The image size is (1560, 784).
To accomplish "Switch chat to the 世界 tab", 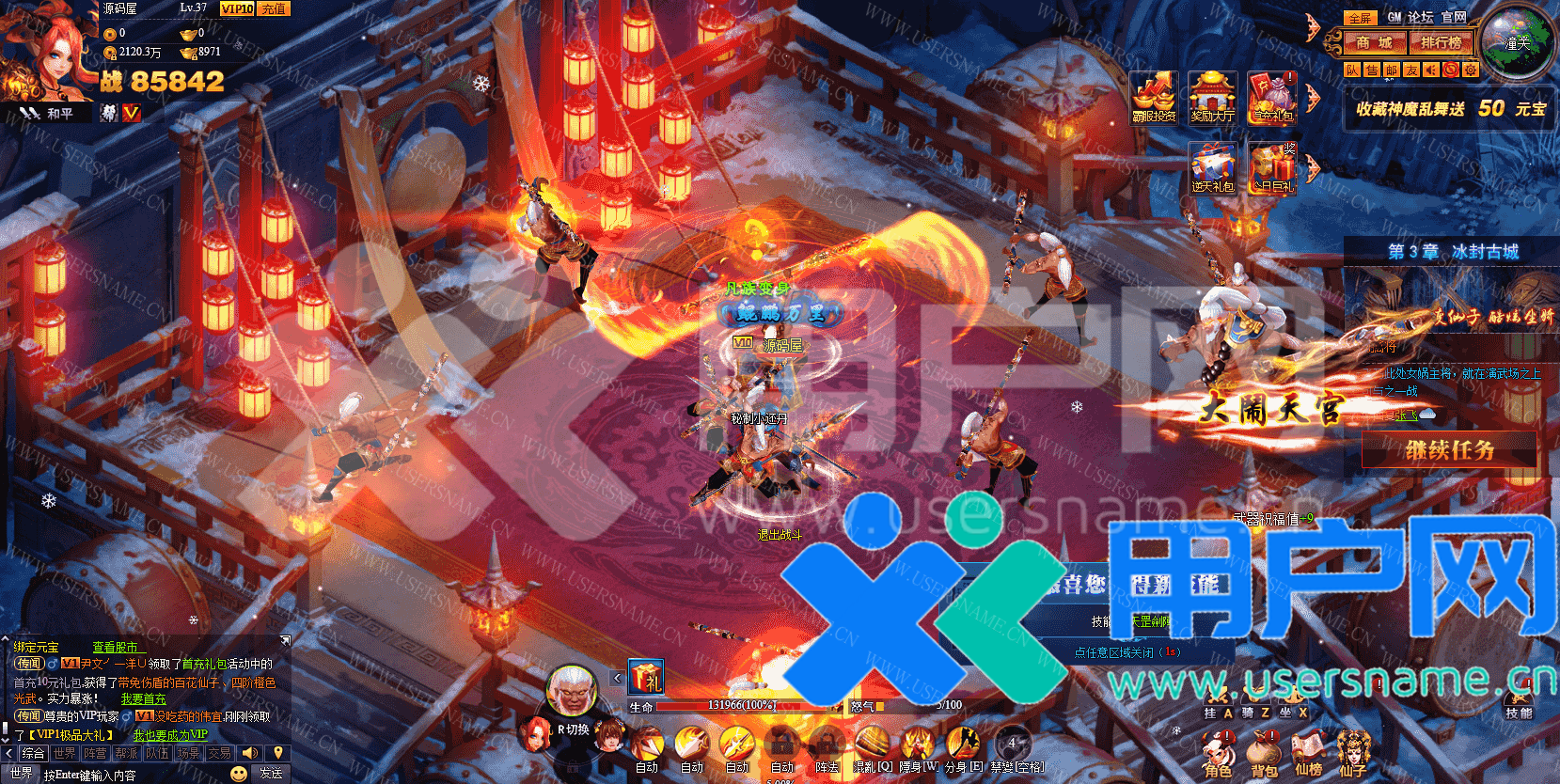I will [x=65, y=753].
